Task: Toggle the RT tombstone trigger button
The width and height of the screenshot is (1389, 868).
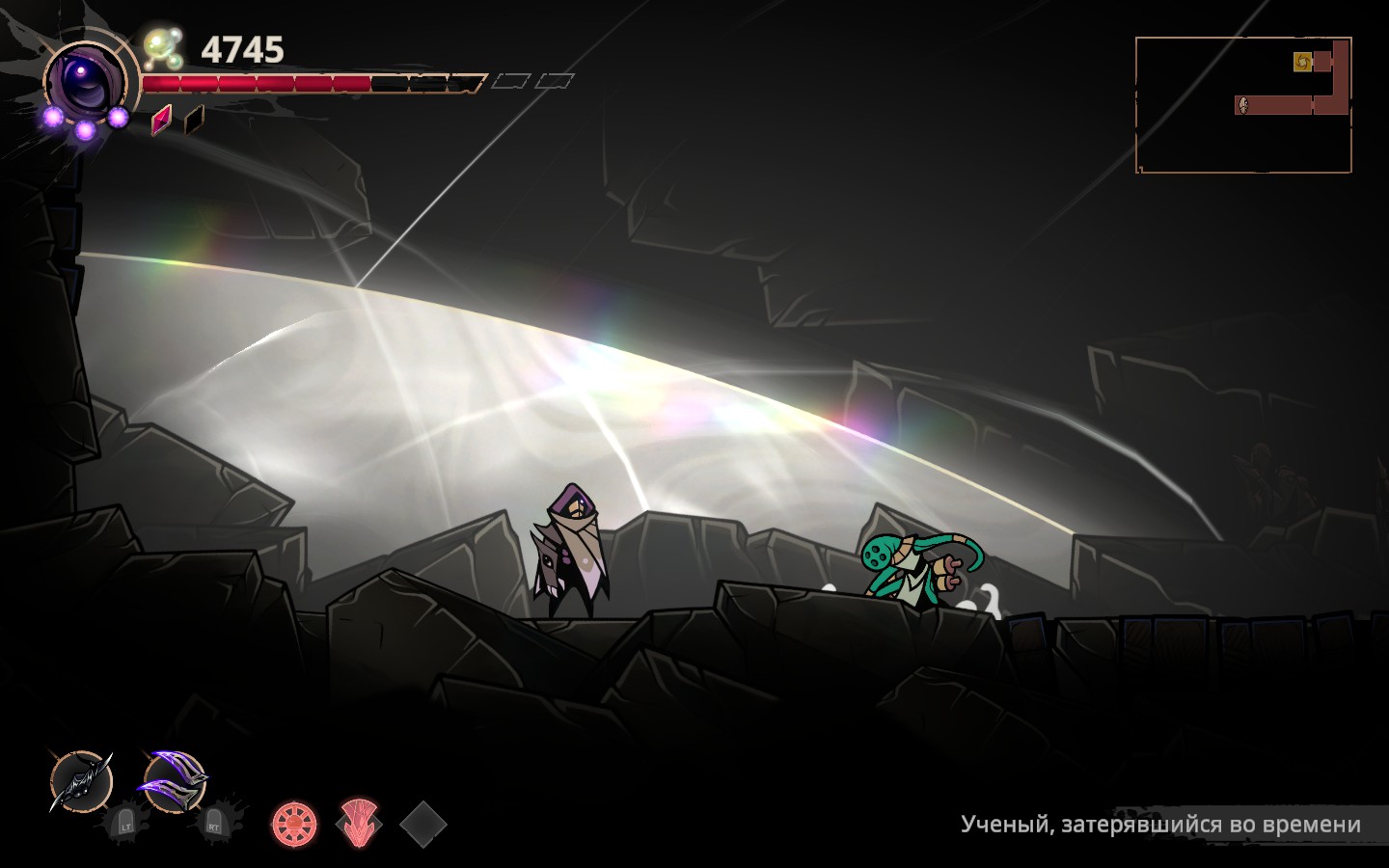Action: point(212,826)
